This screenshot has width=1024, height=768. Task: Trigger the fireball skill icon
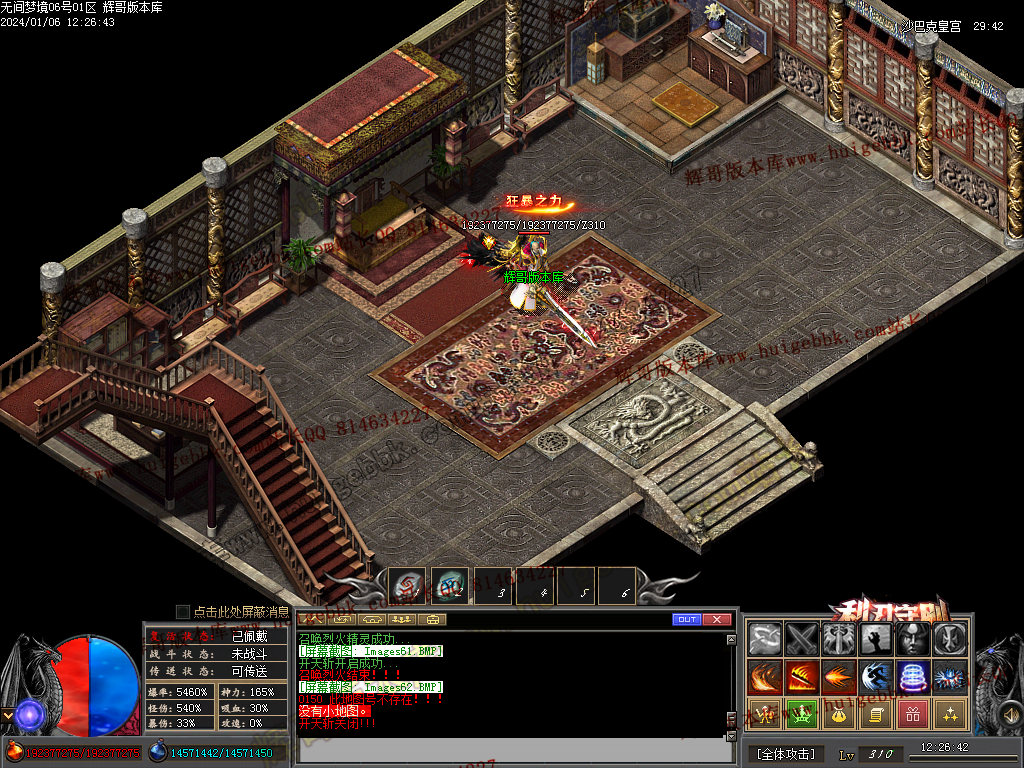tap(838, 677)
